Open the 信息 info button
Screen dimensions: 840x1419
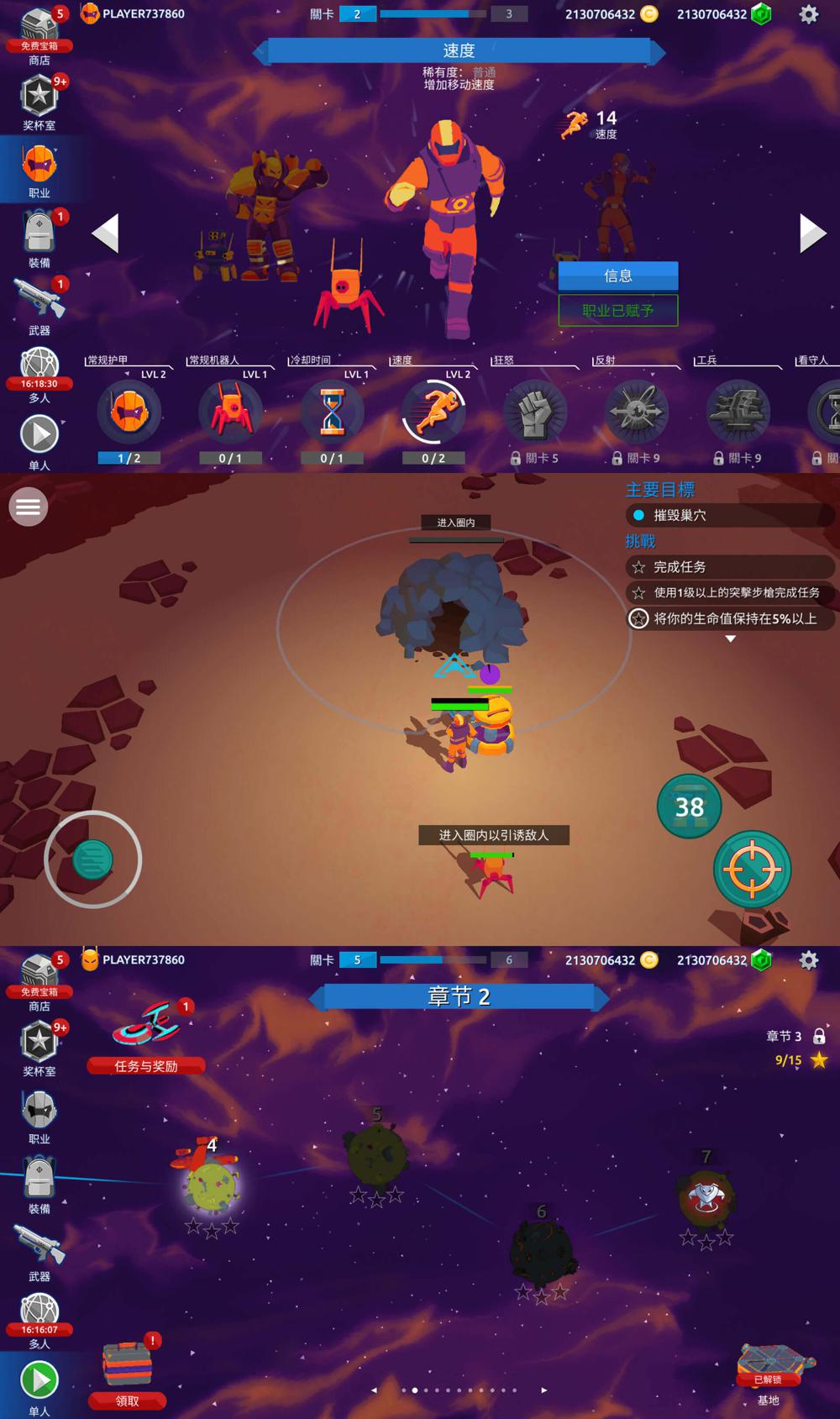coord(617,276)
